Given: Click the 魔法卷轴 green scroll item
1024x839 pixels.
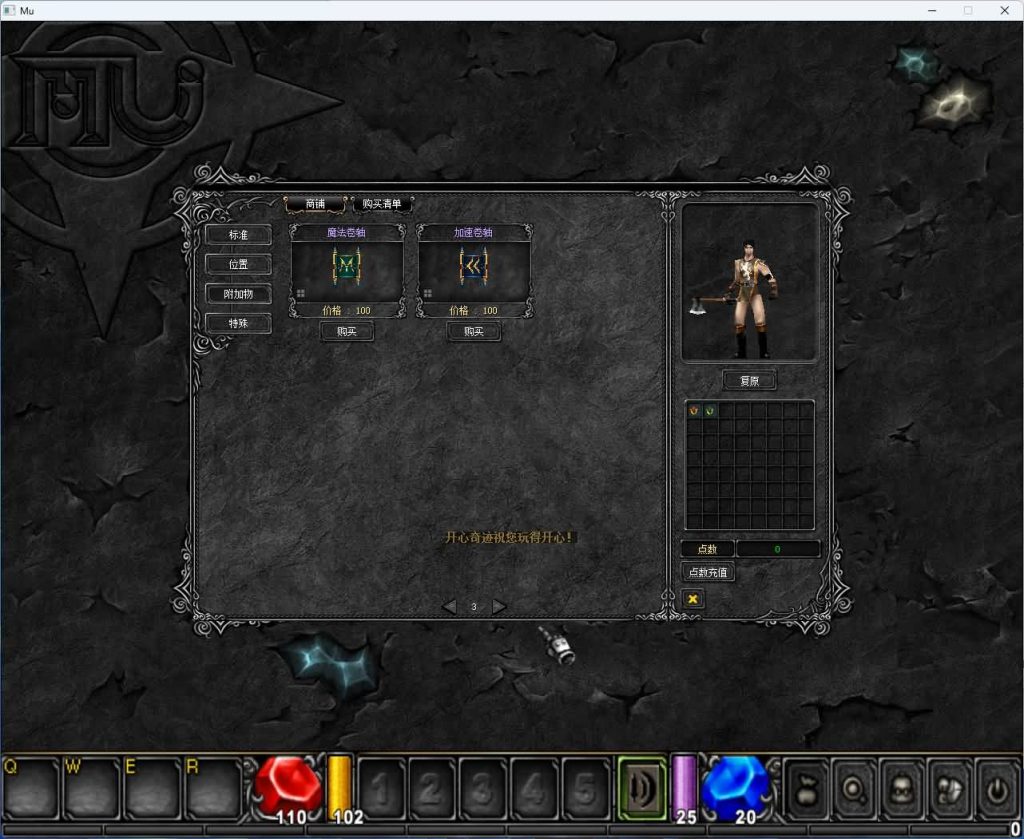Looking at the screenshot, I should (x=347, y=267).
